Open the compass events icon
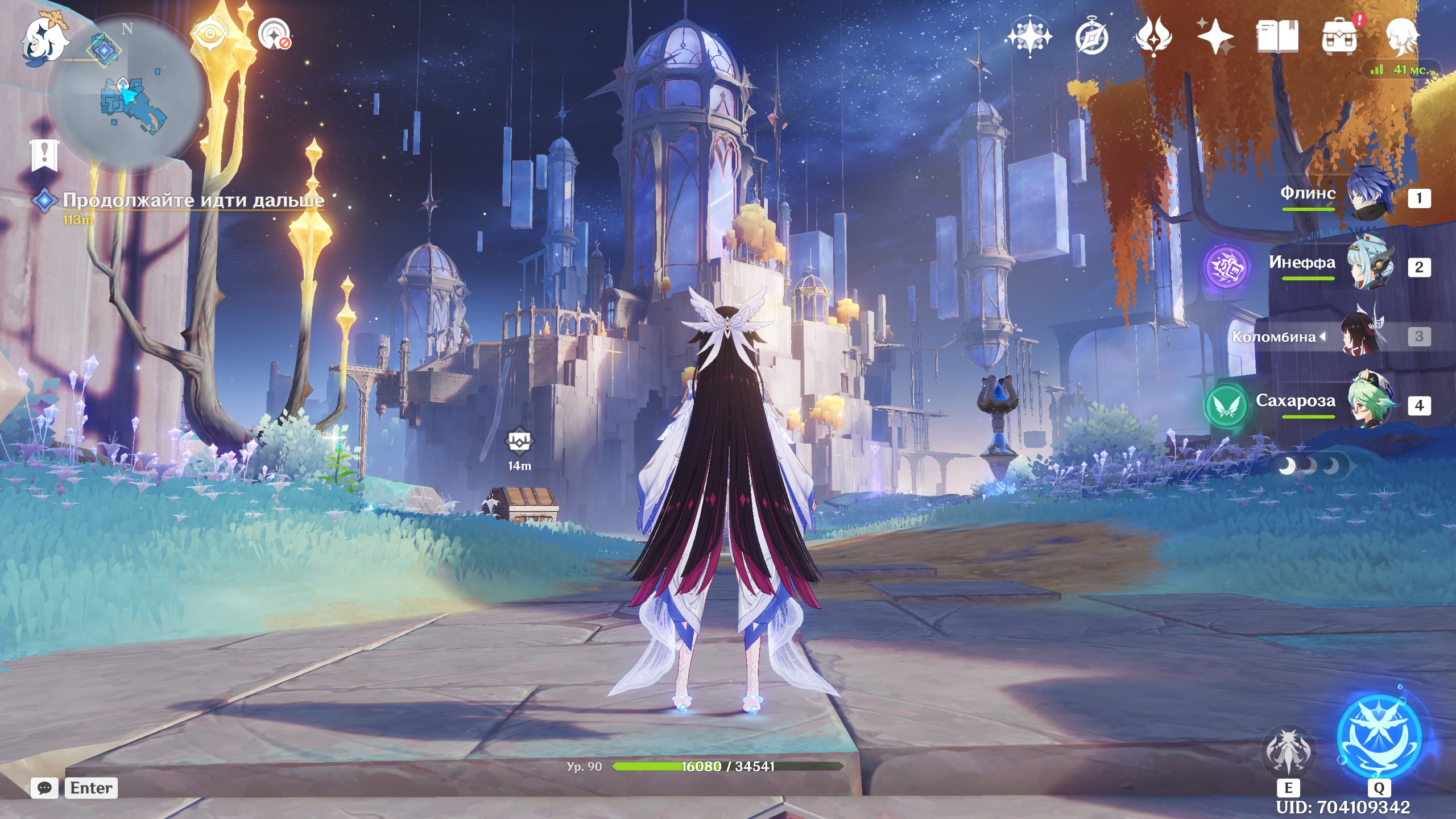 coord(1091,38)
